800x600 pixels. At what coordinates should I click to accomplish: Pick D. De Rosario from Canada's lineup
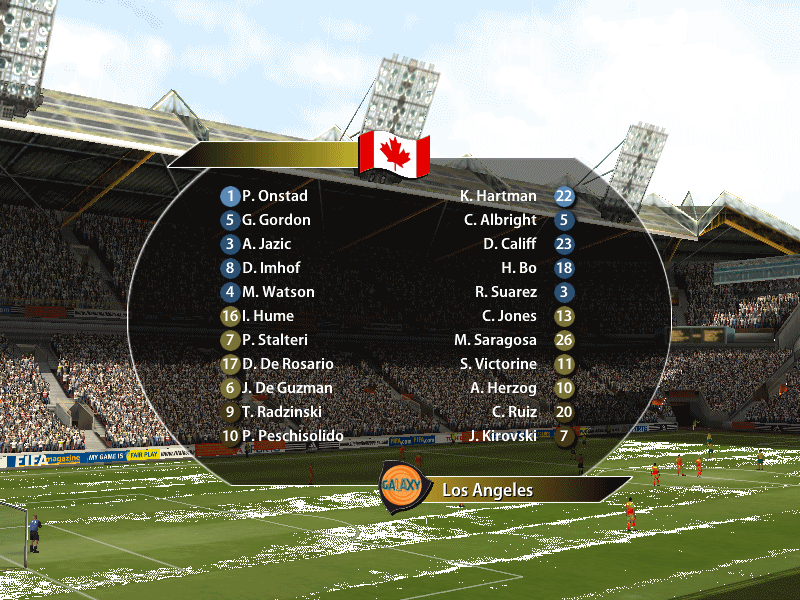coord(288,364)
